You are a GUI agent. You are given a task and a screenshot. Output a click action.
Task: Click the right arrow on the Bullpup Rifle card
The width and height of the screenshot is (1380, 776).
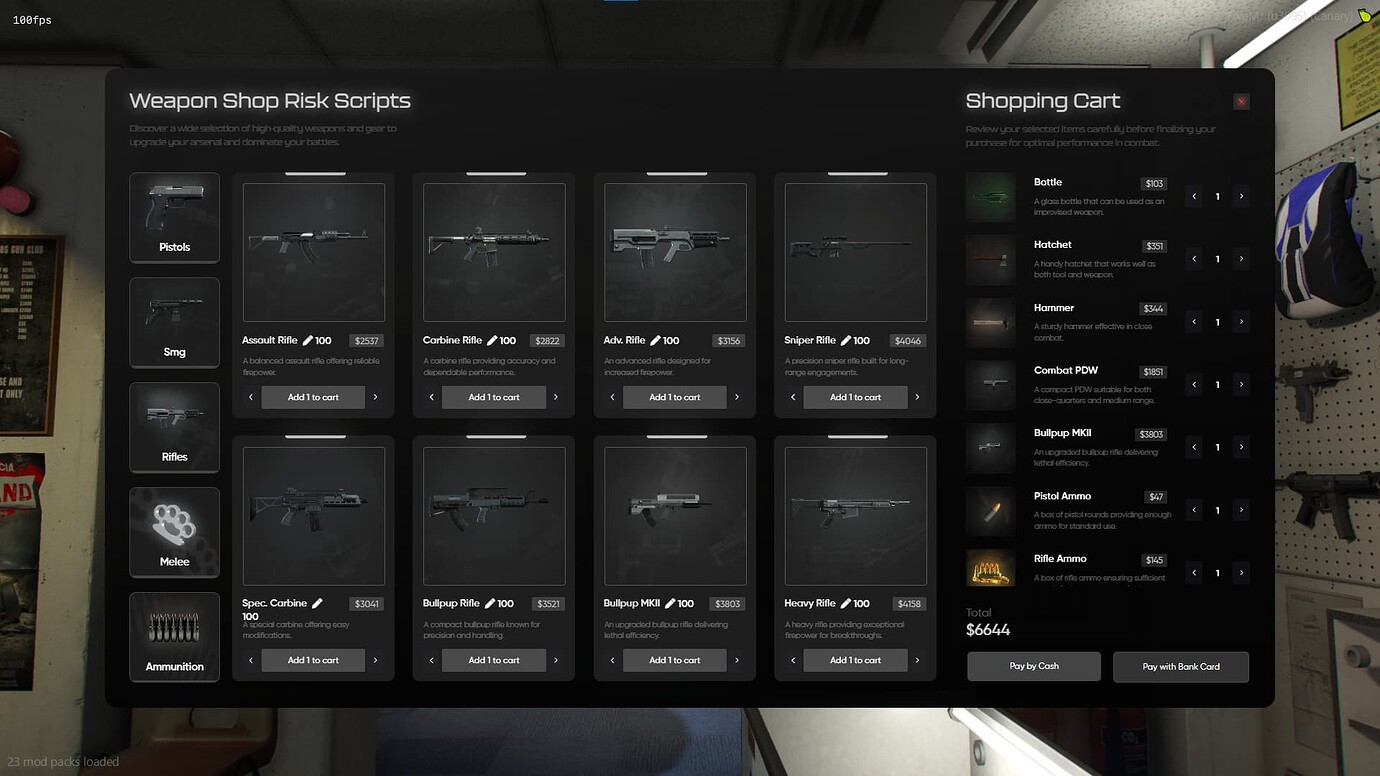[x=556, y=660]
